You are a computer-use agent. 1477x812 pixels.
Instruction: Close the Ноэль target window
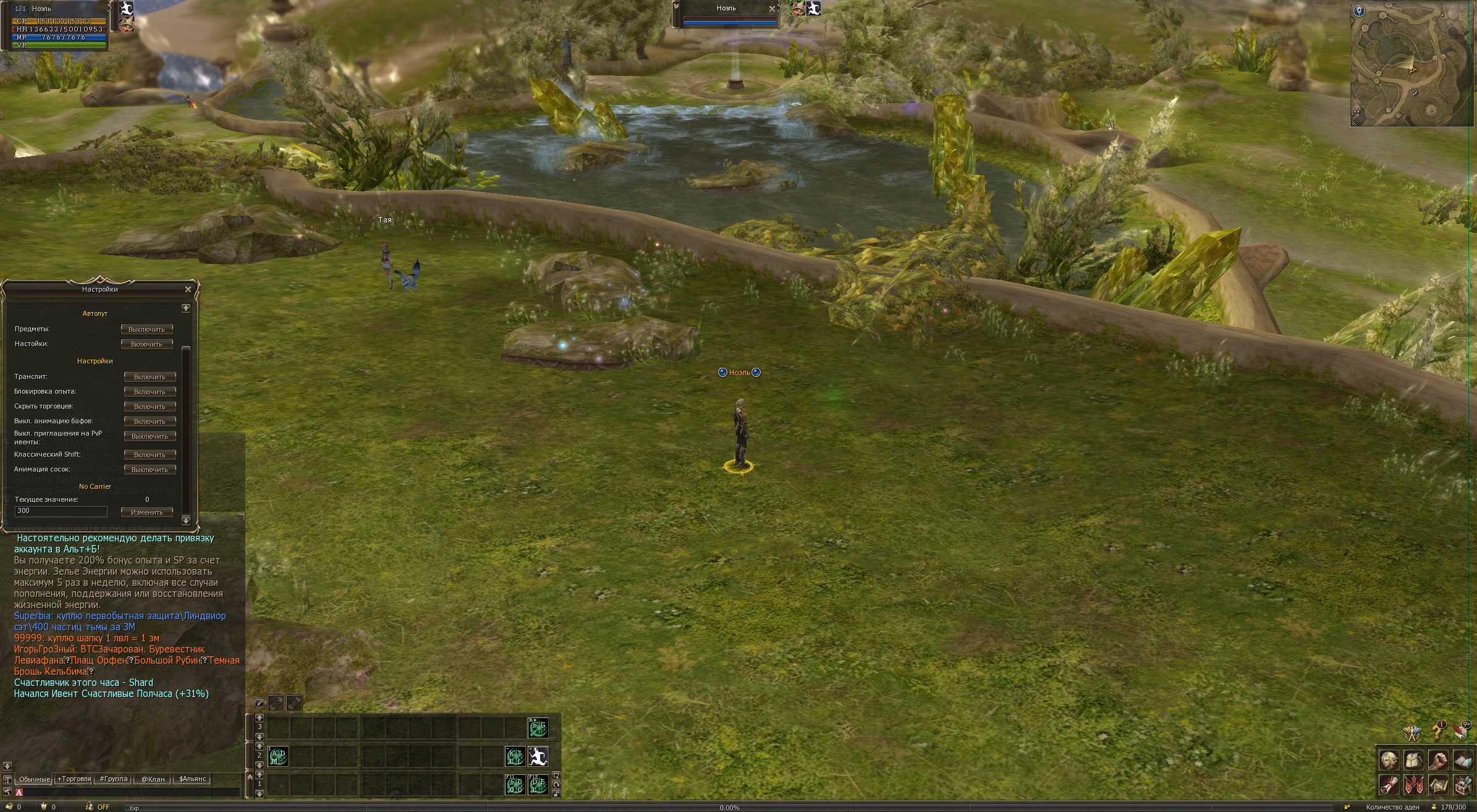[772, 9]
